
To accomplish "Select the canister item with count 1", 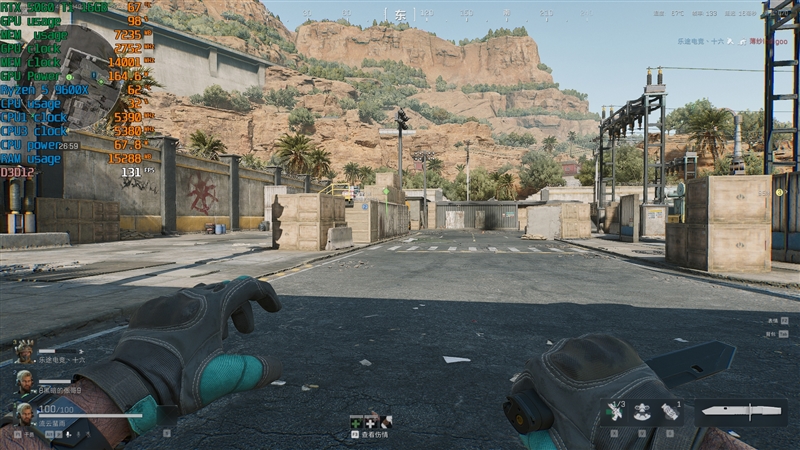I will point(670,411).
